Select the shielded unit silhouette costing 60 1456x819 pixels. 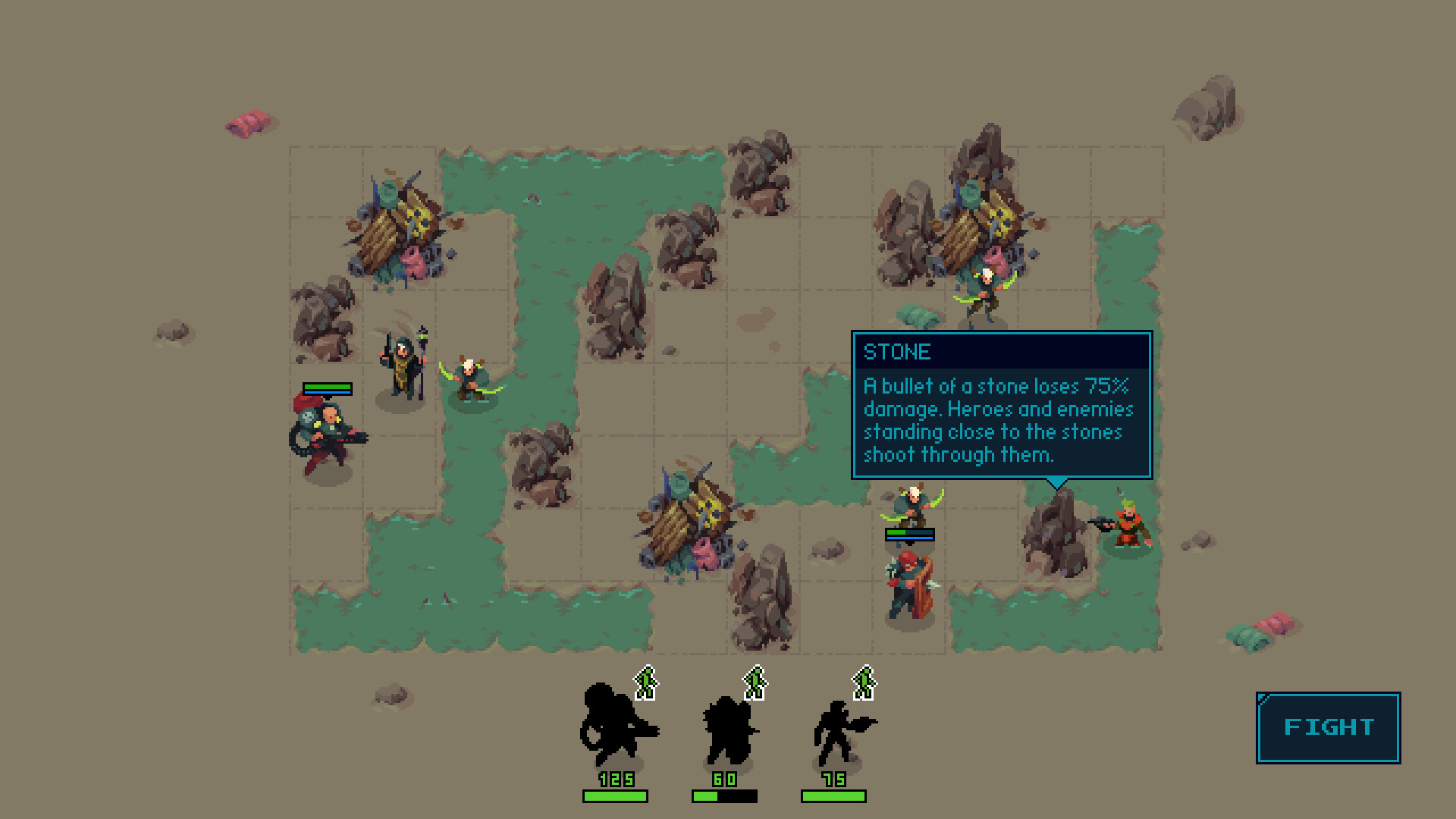pos(726,732)
